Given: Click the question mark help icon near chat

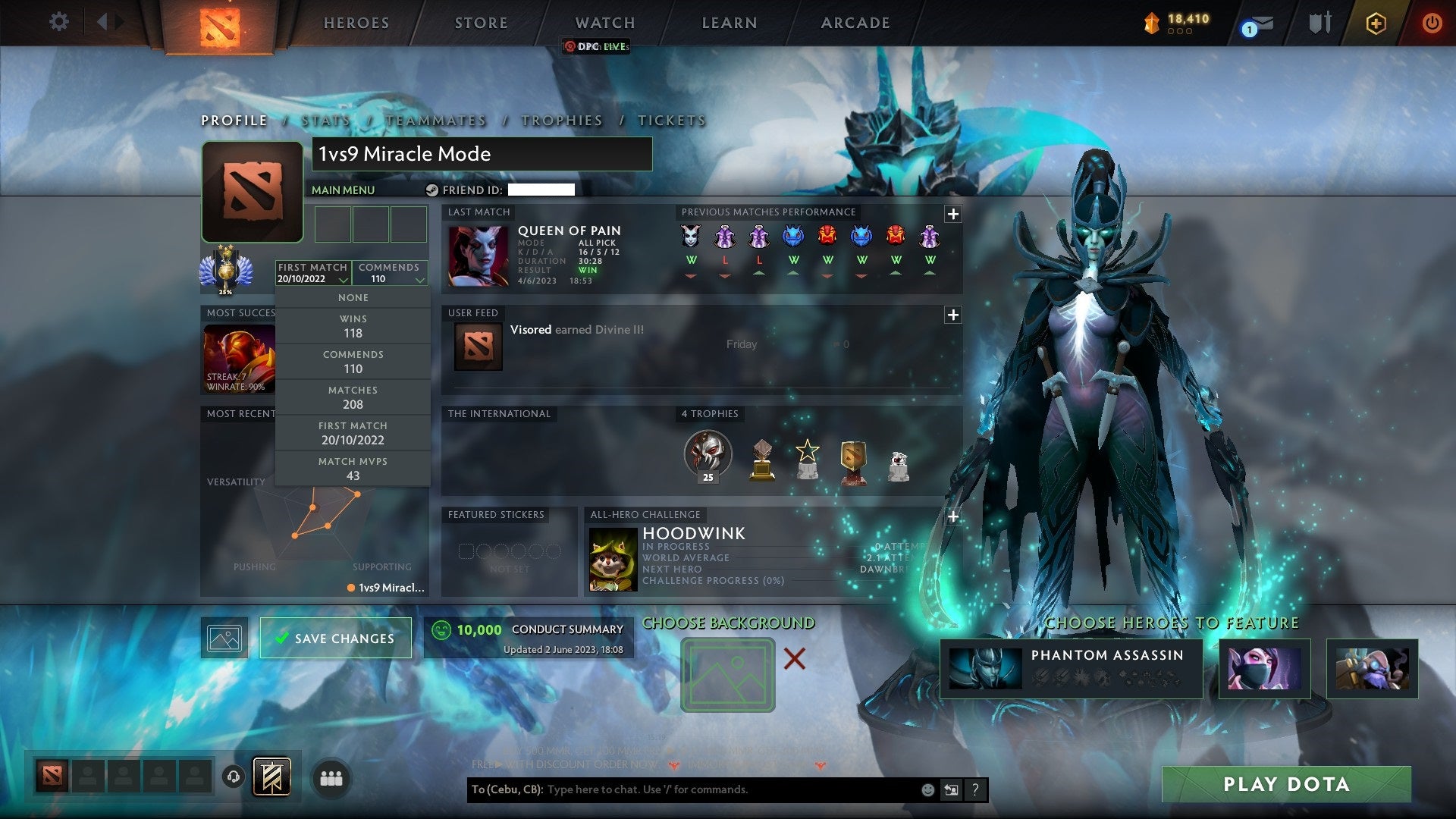Looking at the screenshot, I should tap(975, 789).
